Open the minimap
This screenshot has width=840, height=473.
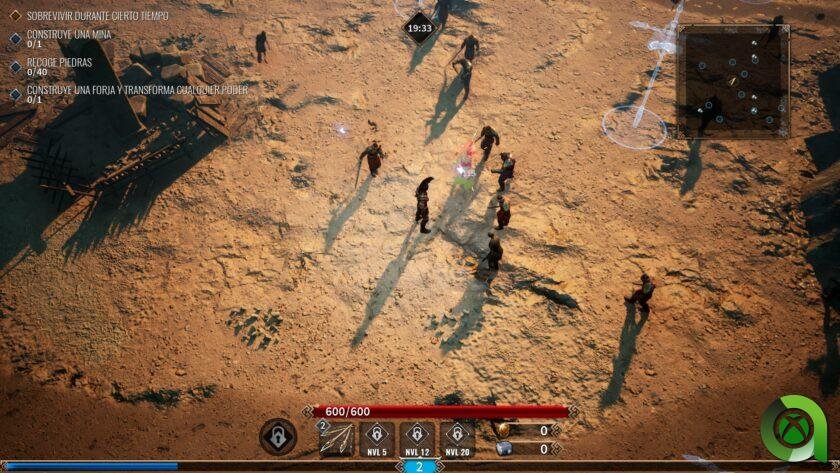(x=733, y=81)
